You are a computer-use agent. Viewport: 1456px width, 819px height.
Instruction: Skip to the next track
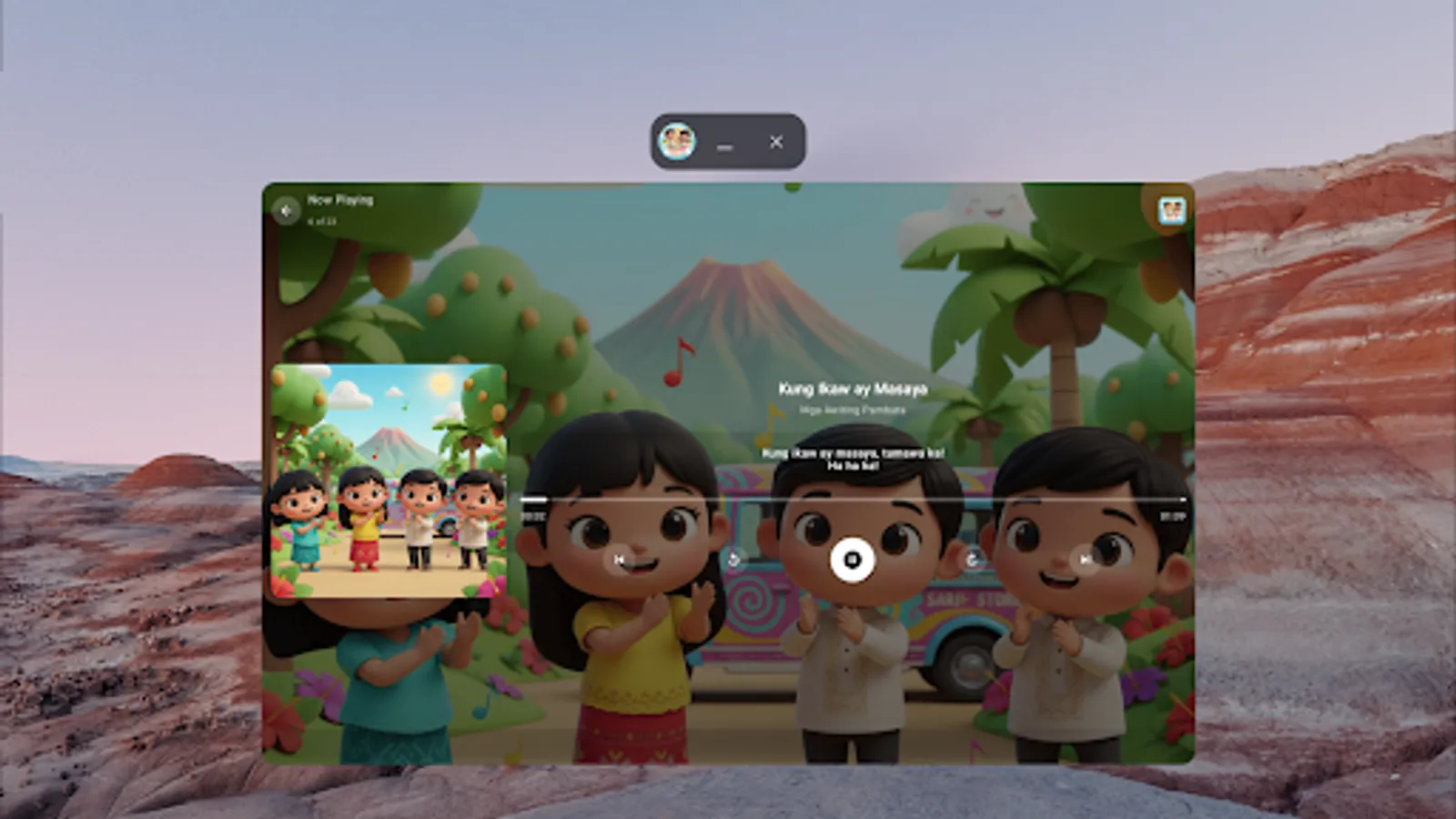pos(1085,561)
